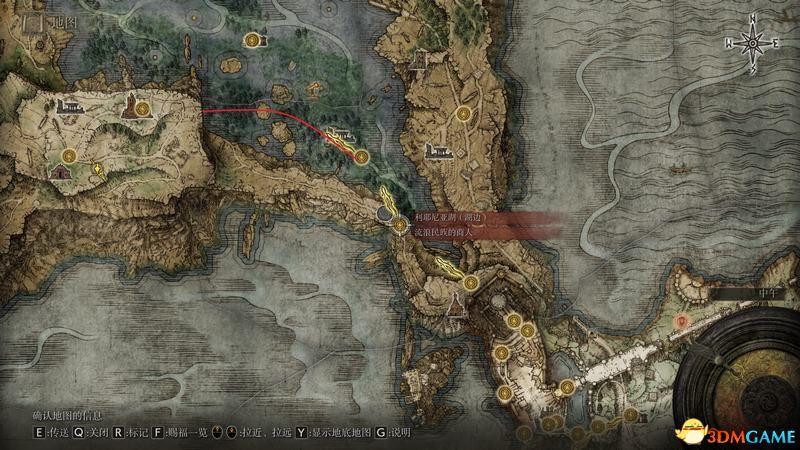The height and width of the screenshot is (450, 800).
Task: Select the grace on the eastern peninsula road
Action: click(x=463, y=113)
